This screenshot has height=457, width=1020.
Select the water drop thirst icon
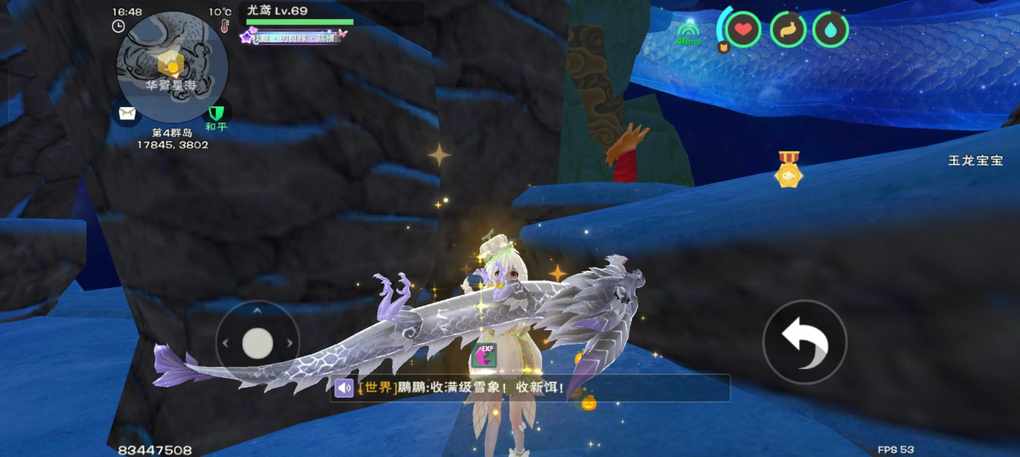tap(831, 29)
